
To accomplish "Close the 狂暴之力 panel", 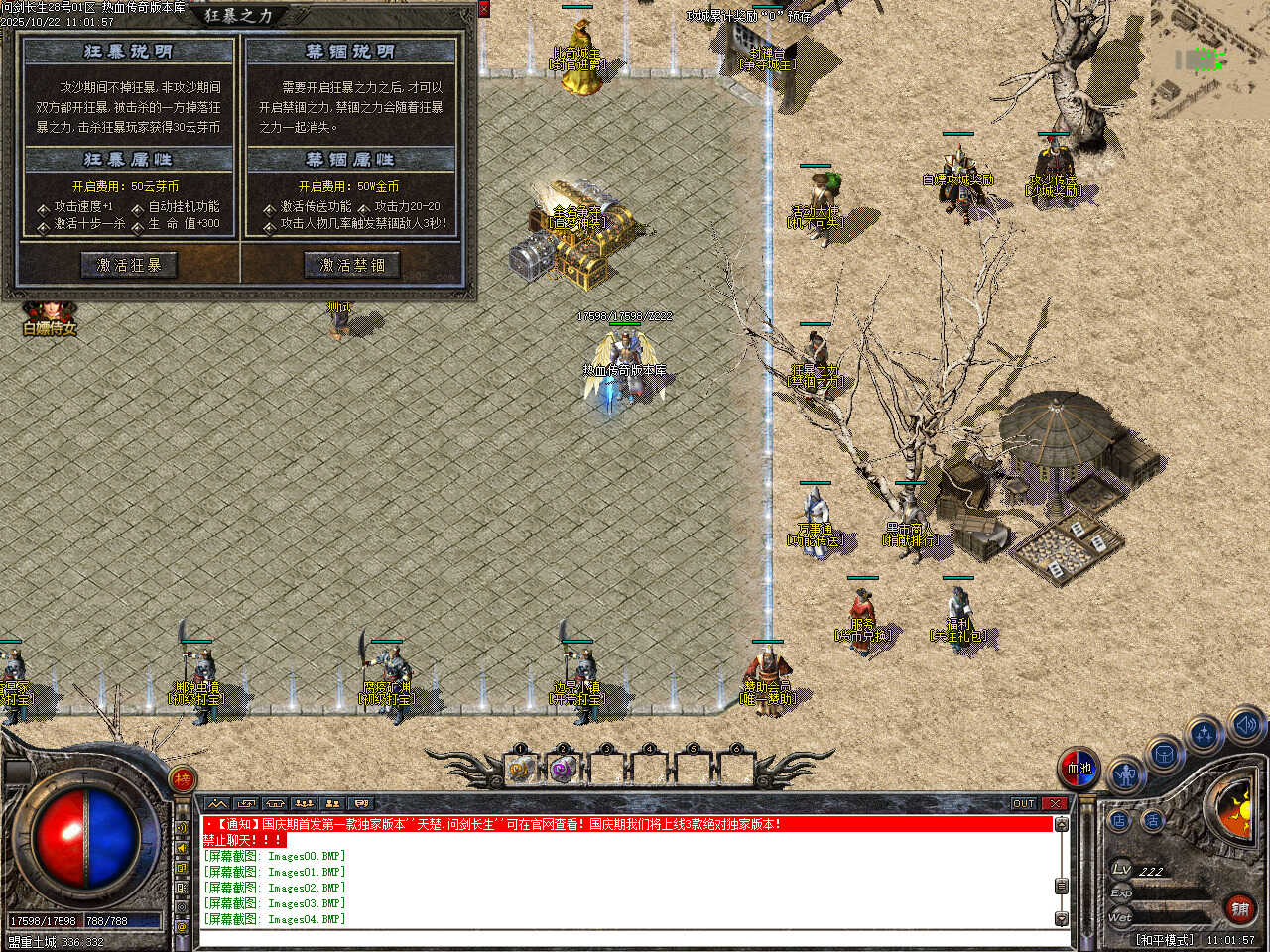I will pos(483,9).
